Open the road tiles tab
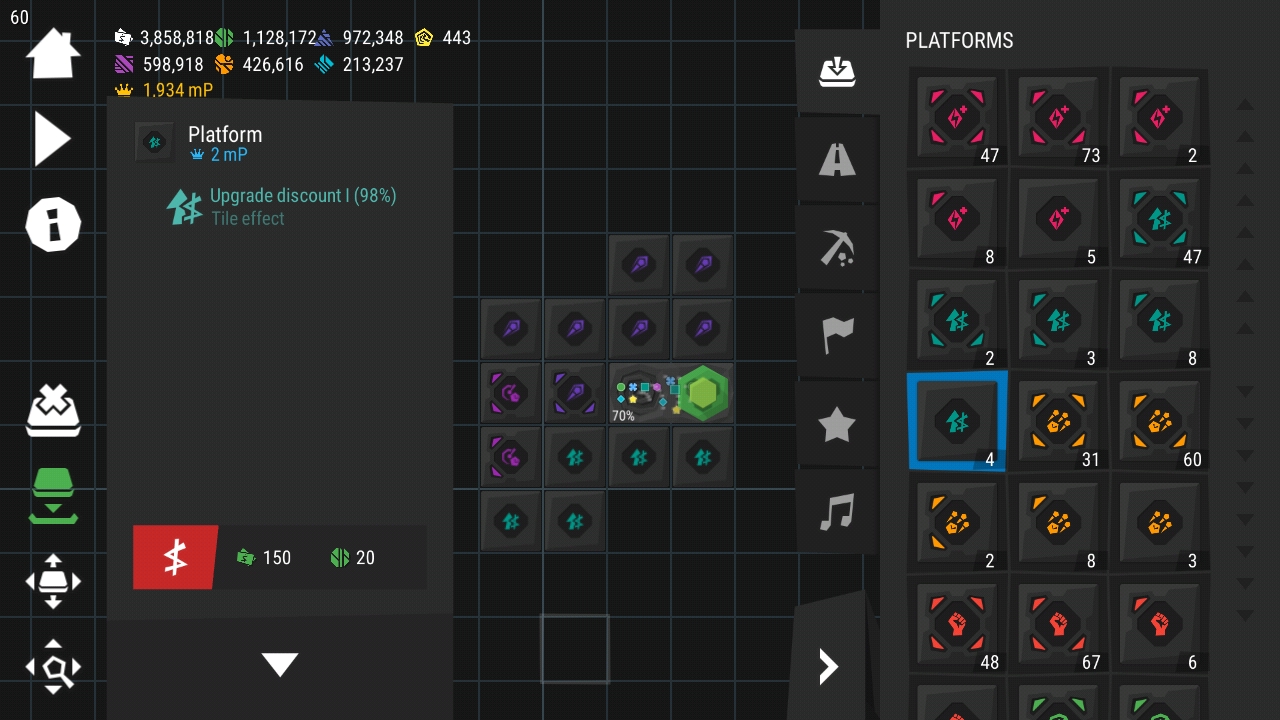Viewport: 1280px width, 720px height. [837, 159]
